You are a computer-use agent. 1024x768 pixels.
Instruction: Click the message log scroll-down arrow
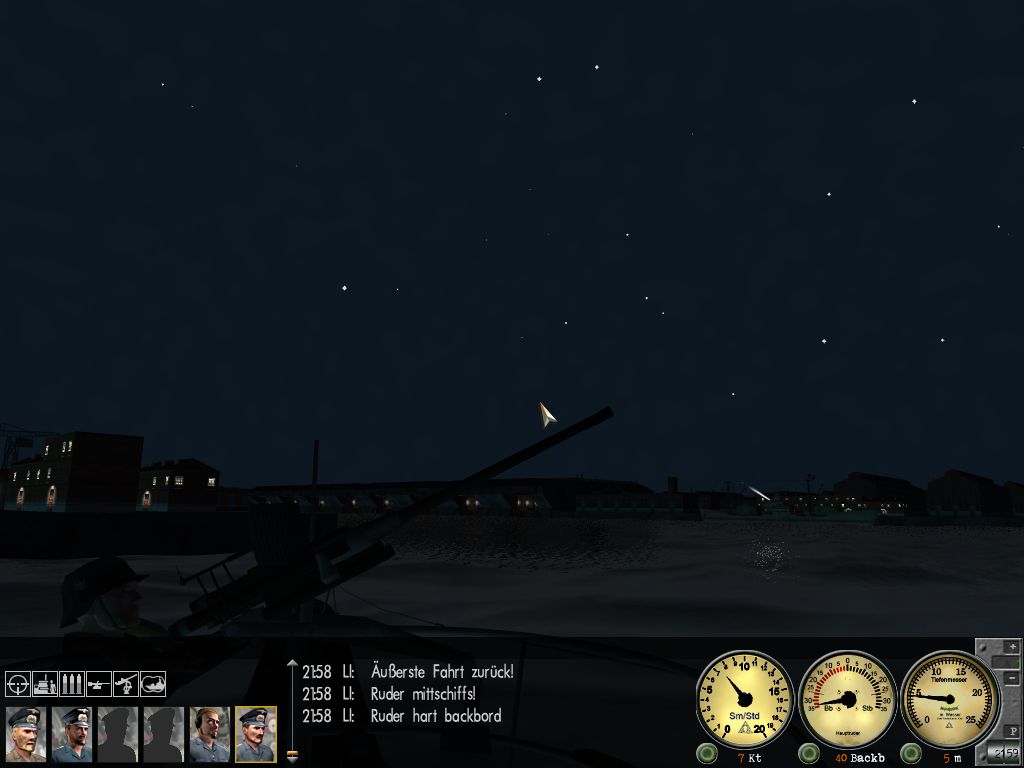[x=292, y=756]
